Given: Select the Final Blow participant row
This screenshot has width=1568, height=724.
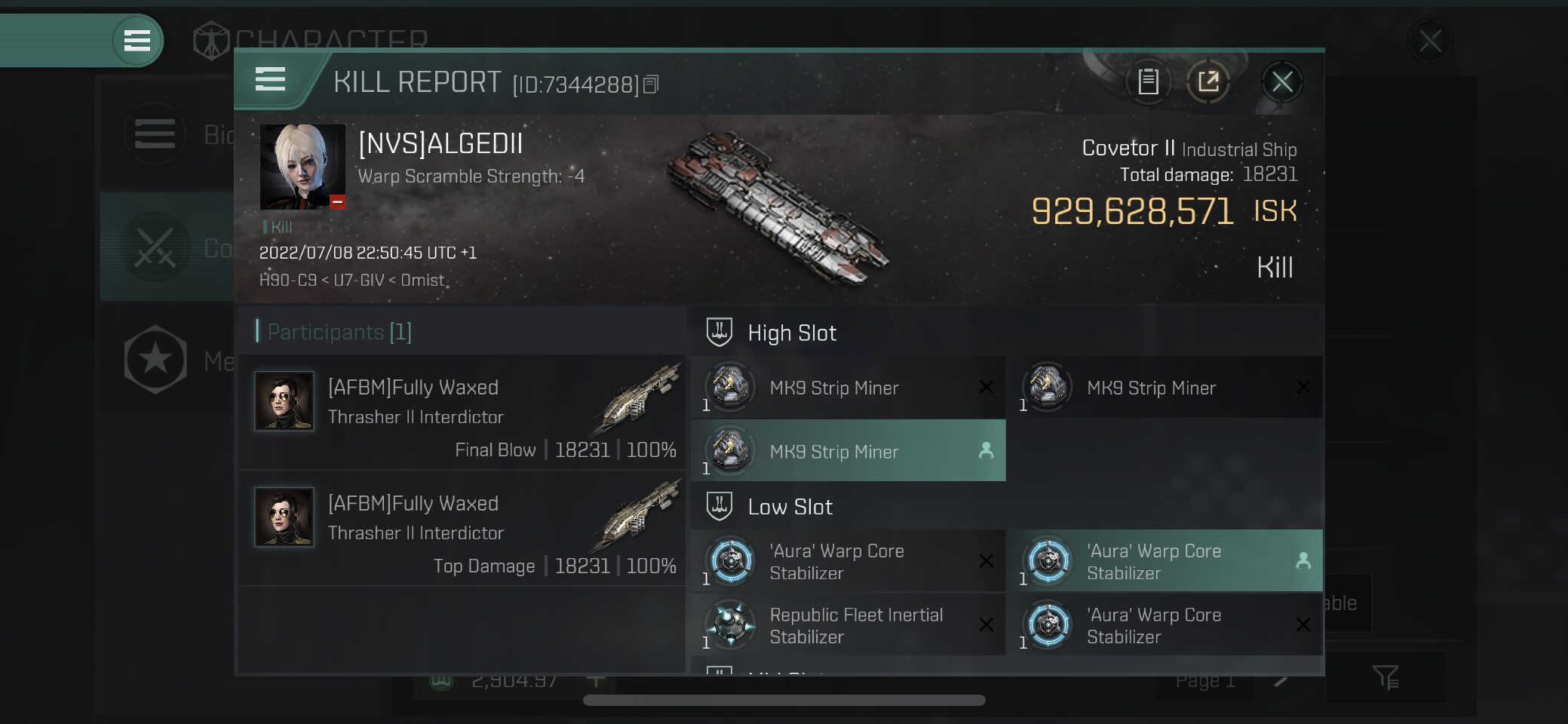Looking at the screenshot, I should pos(462,413).
